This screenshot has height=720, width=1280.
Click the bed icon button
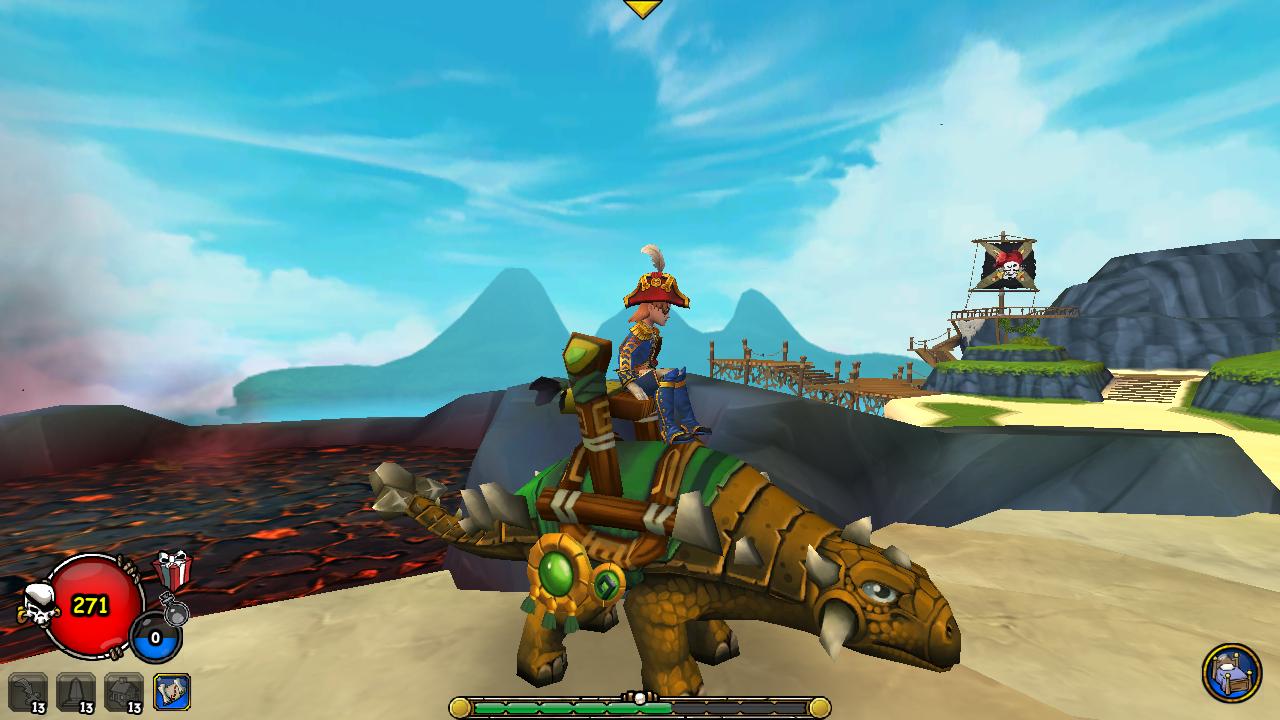click(1231, 673)
